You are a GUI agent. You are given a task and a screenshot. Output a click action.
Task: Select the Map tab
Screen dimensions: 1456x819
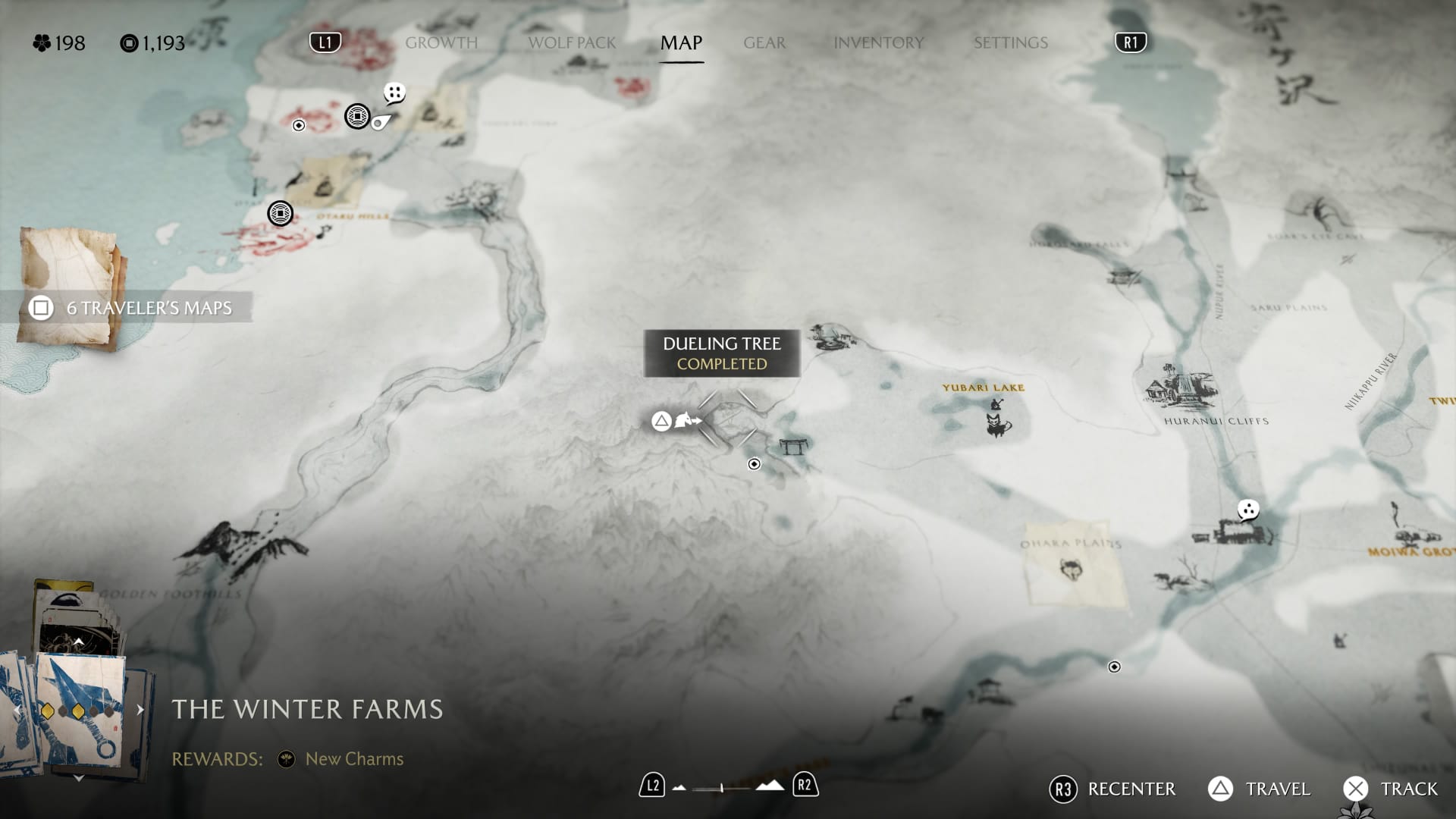tap(681, 43)
